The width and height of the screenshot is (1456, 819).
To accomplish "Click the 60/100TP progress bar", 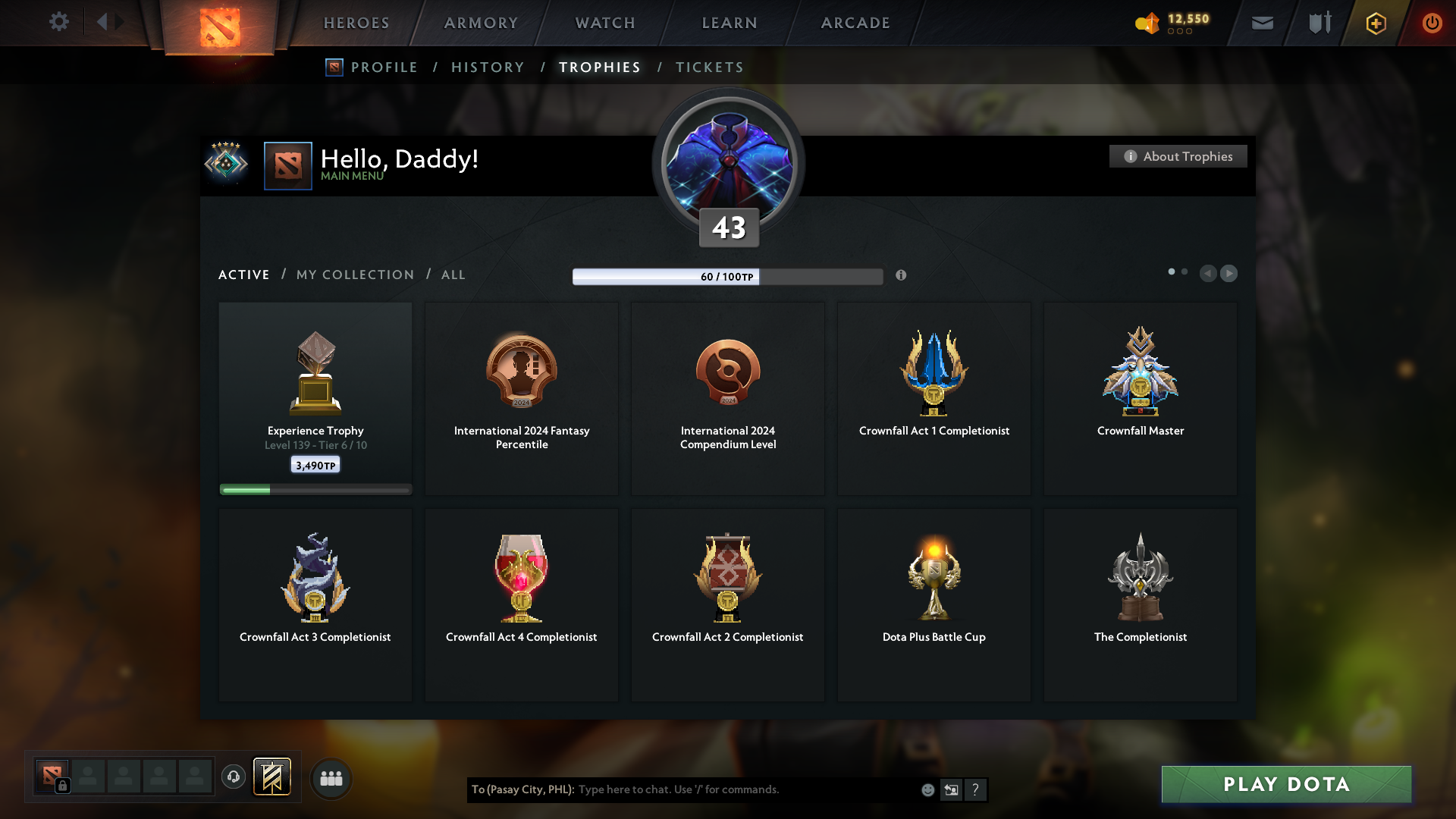I will [728, 276].
